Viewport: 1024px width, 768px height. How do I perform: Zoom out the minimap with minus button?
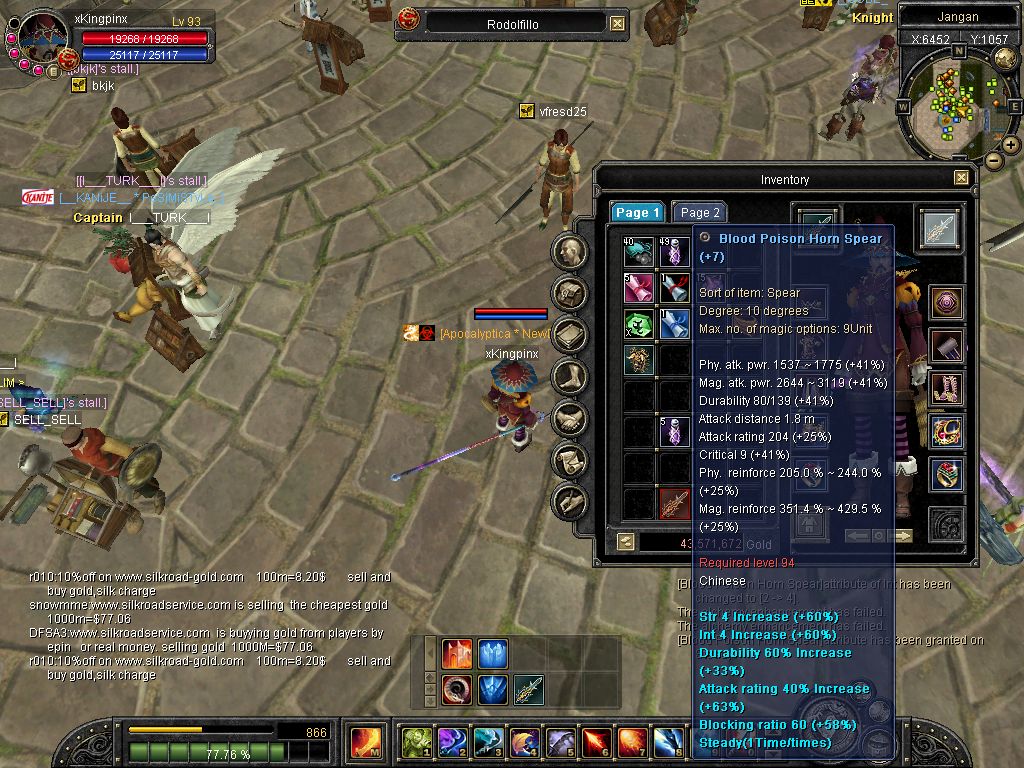click(x=993, y=160)
